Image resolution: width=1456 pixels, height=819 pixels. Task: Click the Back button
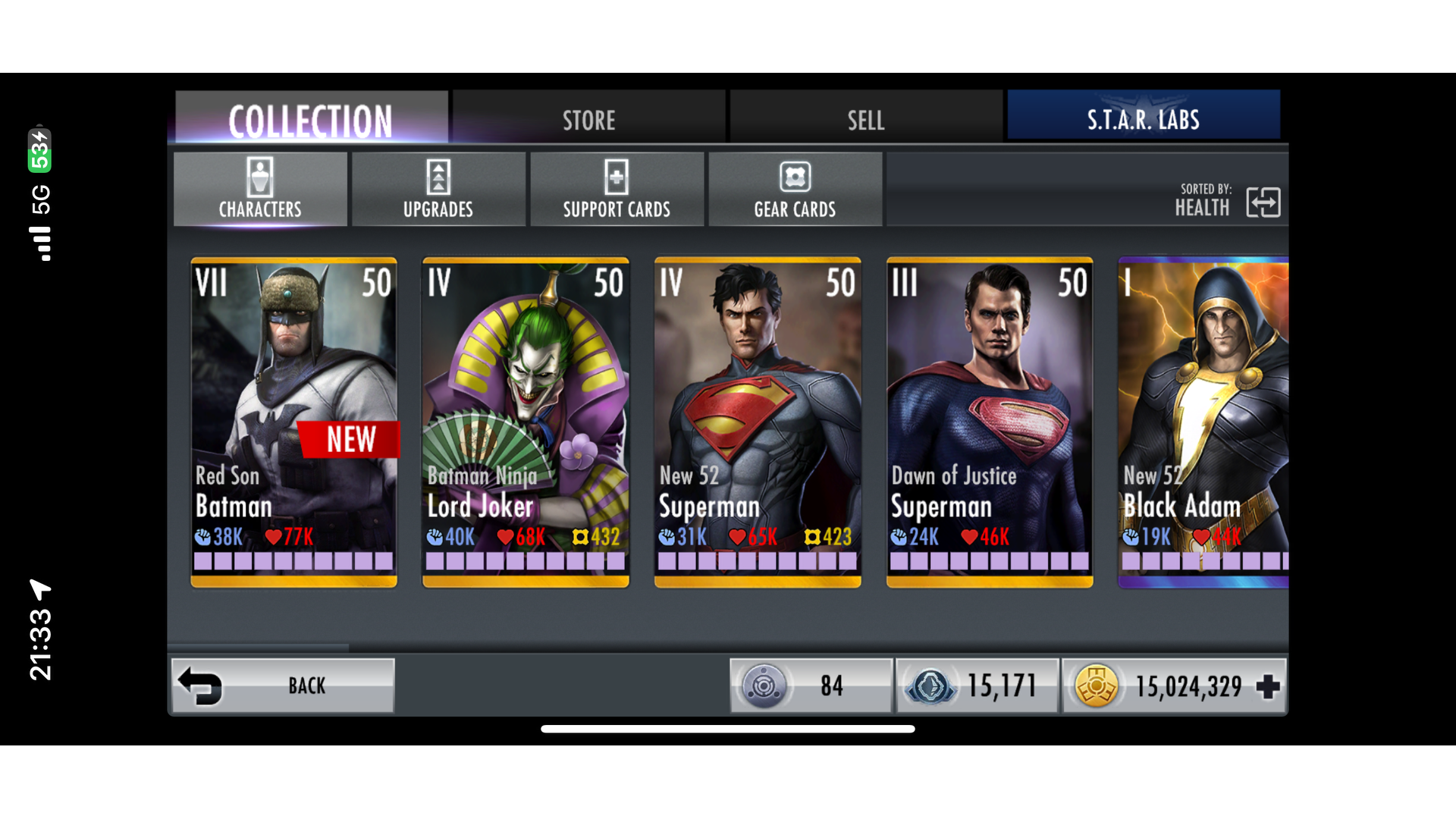coord(284,686)
